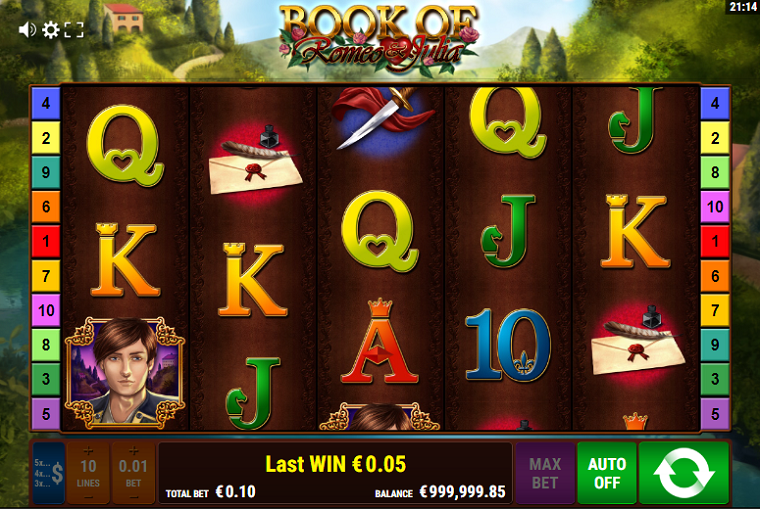Select the MAX BET button
760x509 pixels.
point(545,472)
